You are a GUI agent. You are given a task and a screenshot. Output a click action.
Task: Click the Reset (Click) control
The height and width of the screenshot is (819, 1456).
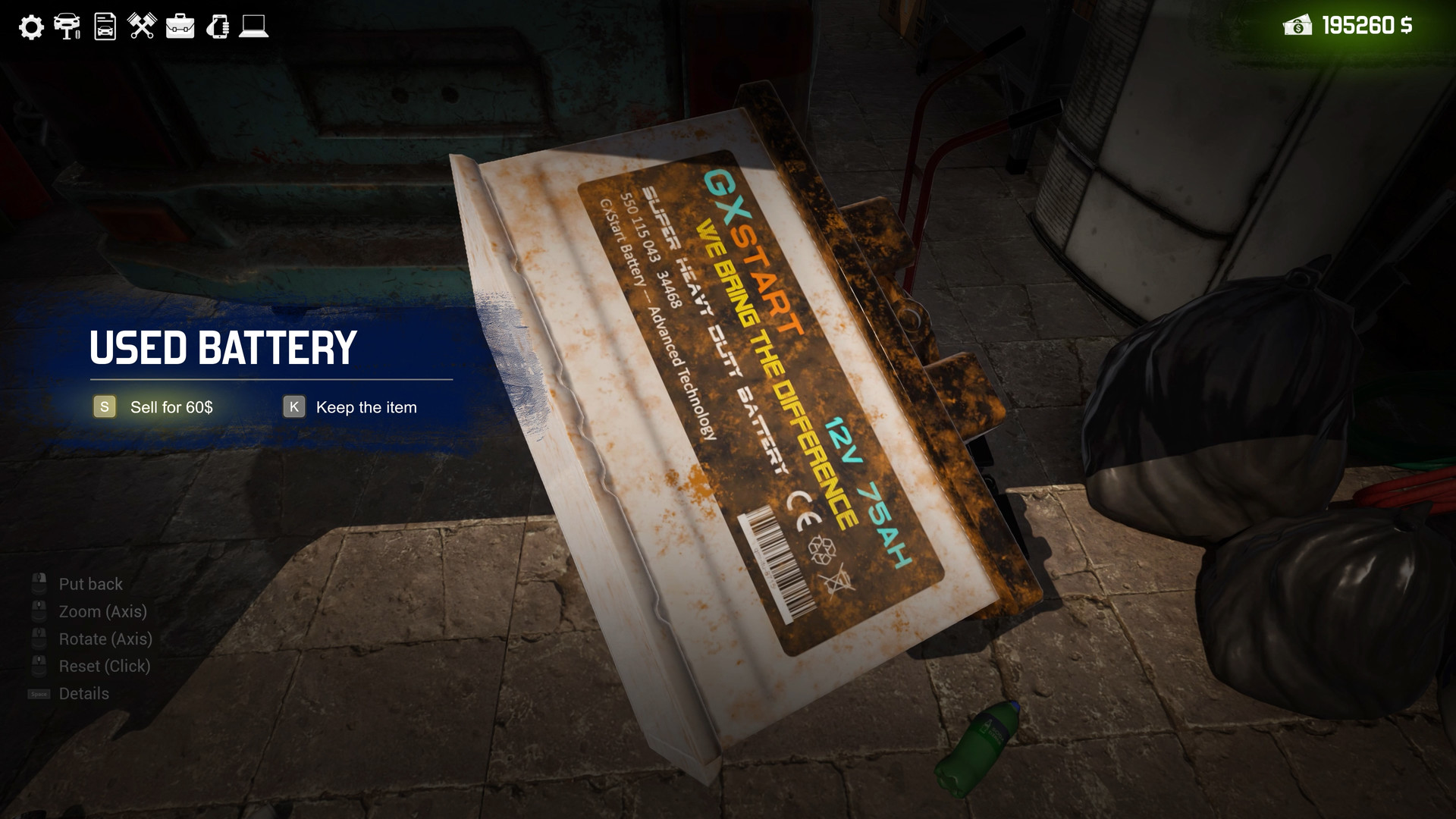[x=105, y=666]
